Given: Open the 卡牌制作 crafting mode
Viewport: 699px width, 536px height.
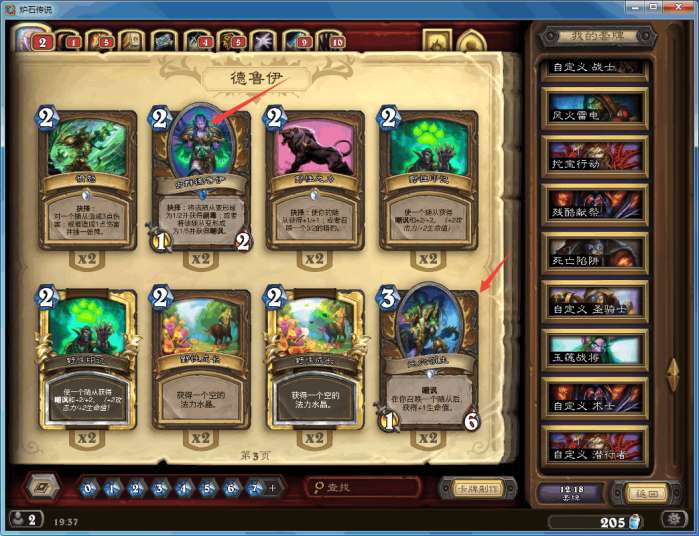Looking at the screenshot, I should (x=478, y=488).
